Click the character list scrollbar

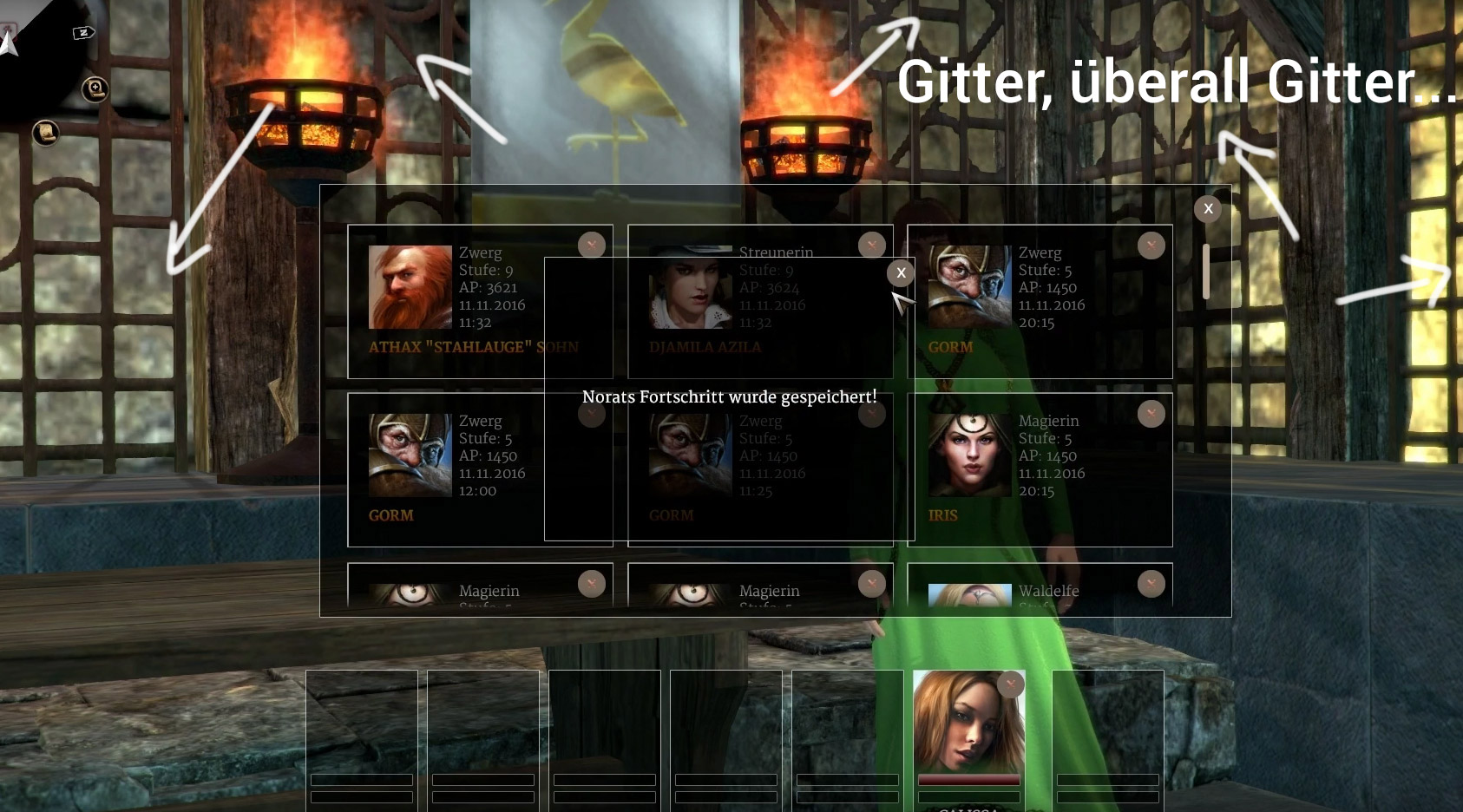[x=1205, y=272]
